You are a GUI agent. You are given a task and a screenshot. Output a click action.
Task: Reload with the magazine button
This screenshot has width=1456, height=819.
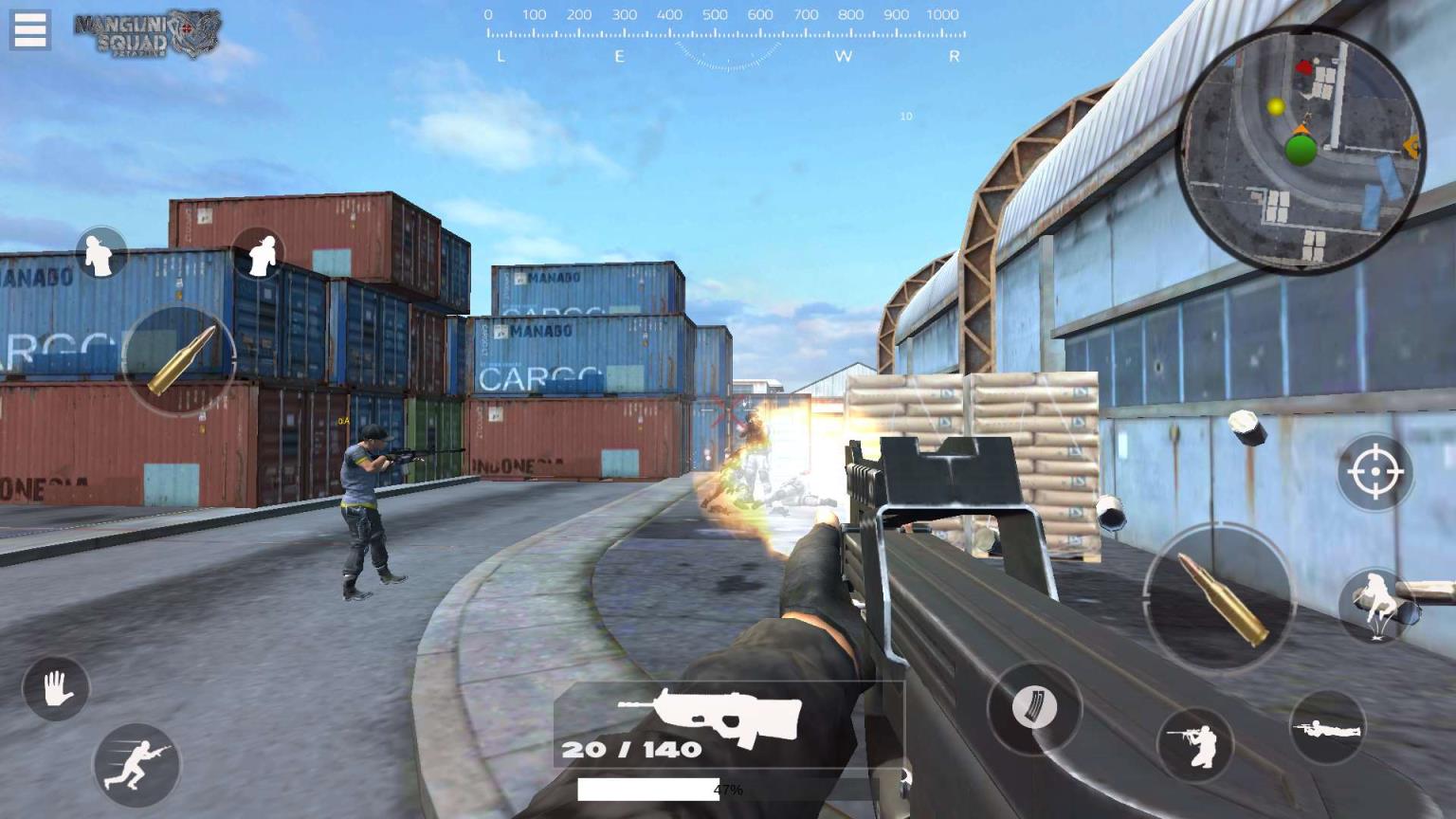coord(1034,707)
